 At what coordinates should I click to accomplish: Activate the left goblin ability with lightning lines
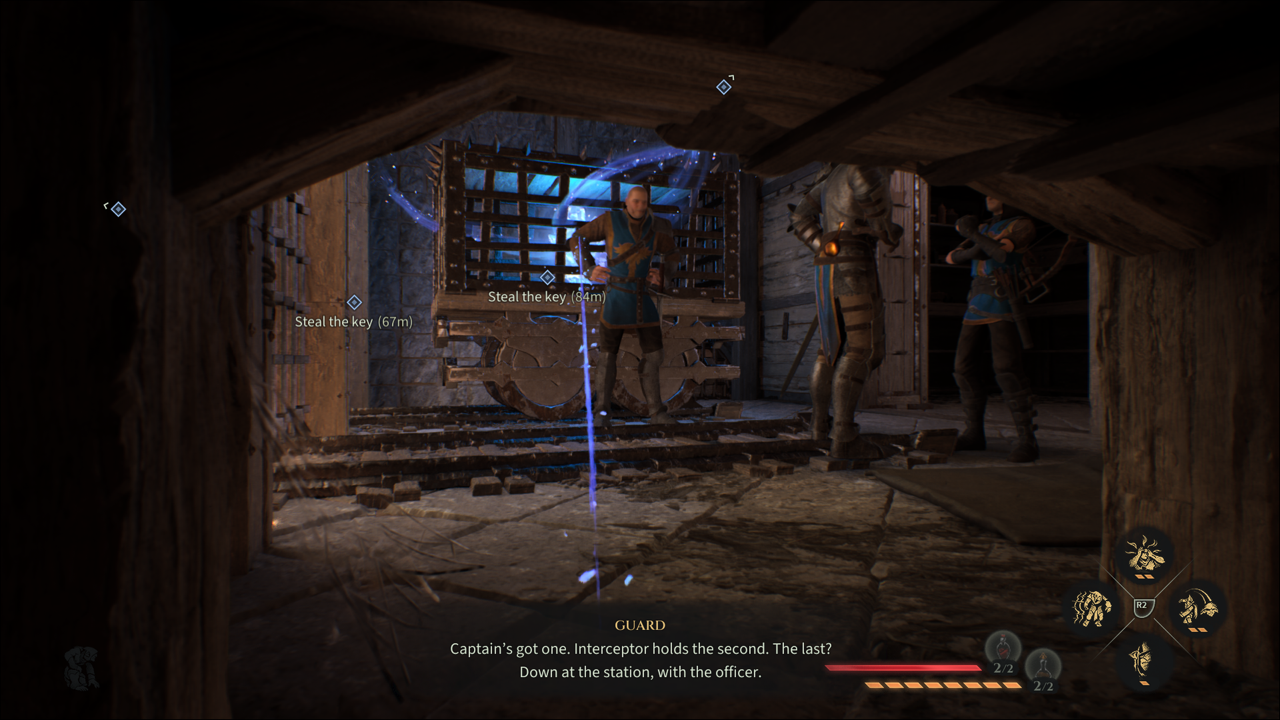coord(1091,607)
